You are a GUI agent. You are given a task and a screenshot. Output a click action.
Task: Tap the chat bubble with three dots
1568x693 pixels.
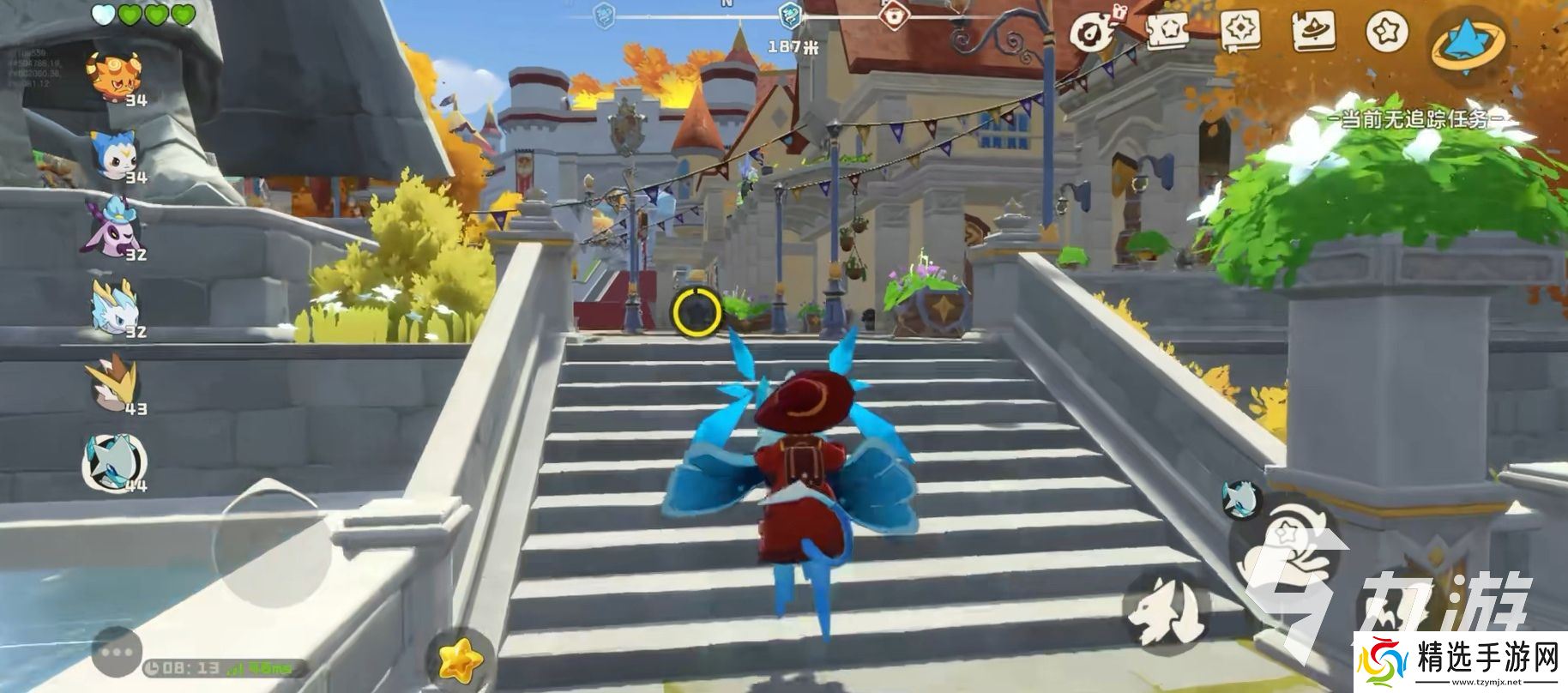point(118,651)
